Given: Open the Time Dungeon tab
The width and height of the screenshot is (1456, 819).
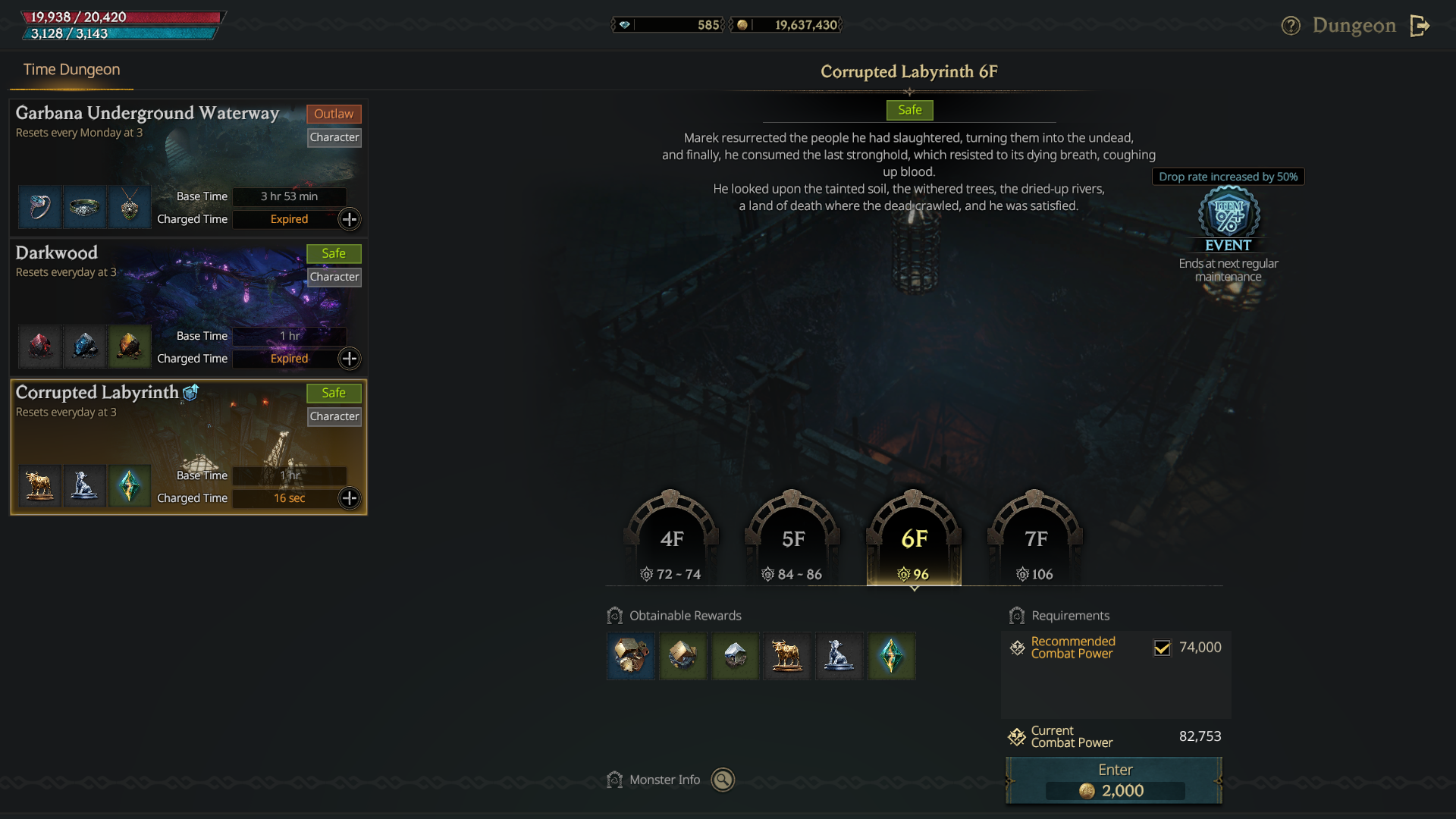Looking at the screenshot, I should (71, 70).
